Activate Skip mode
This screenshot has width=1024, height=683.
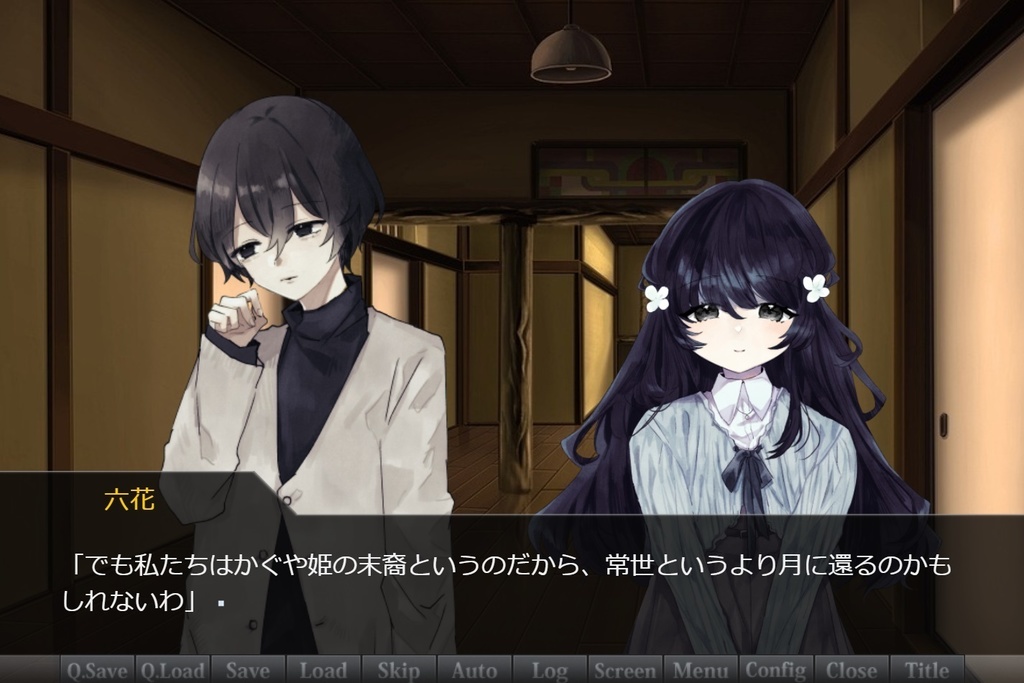[x=399, y=670]
